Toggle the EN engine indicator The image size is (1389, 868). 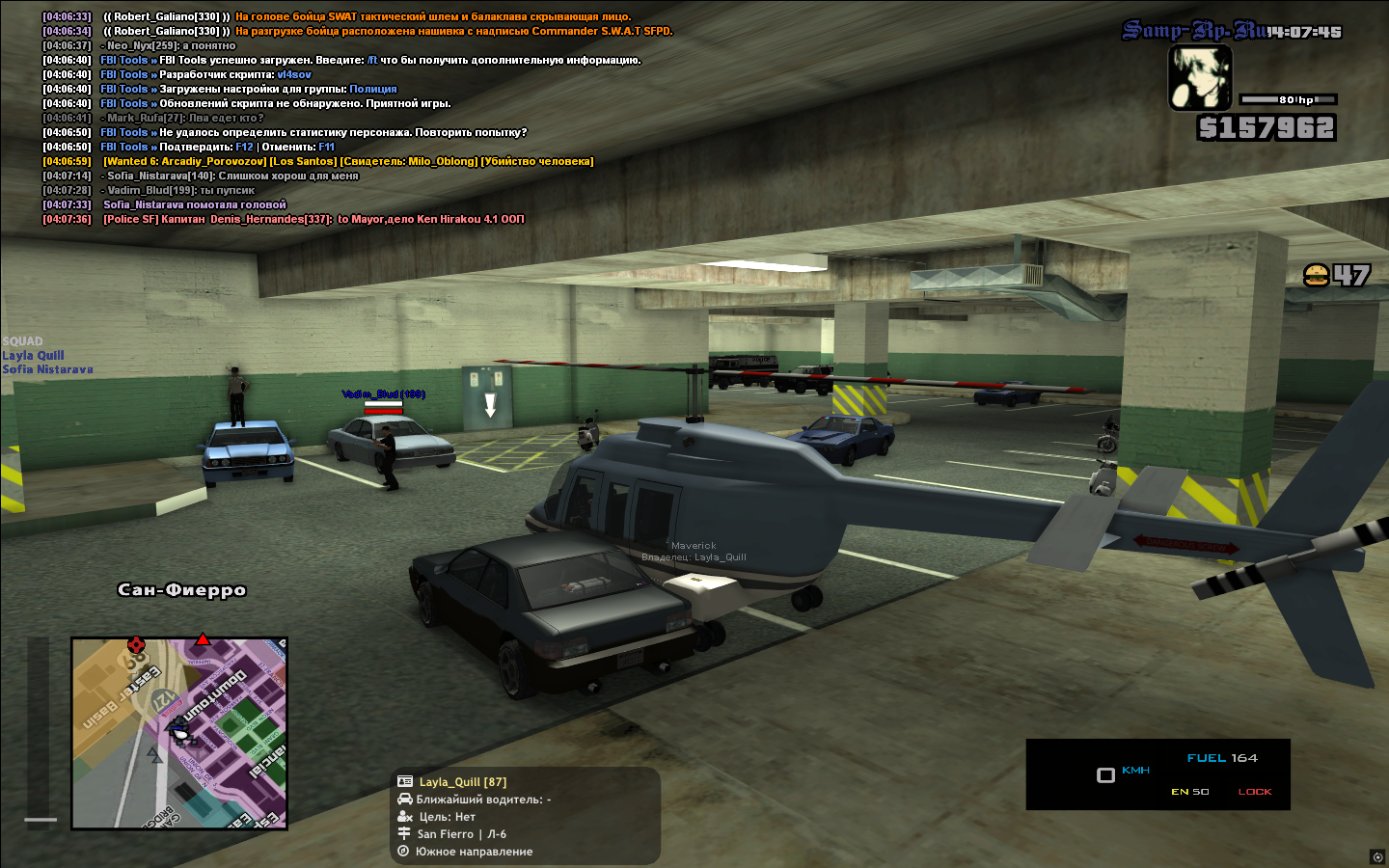(1189, 792)
